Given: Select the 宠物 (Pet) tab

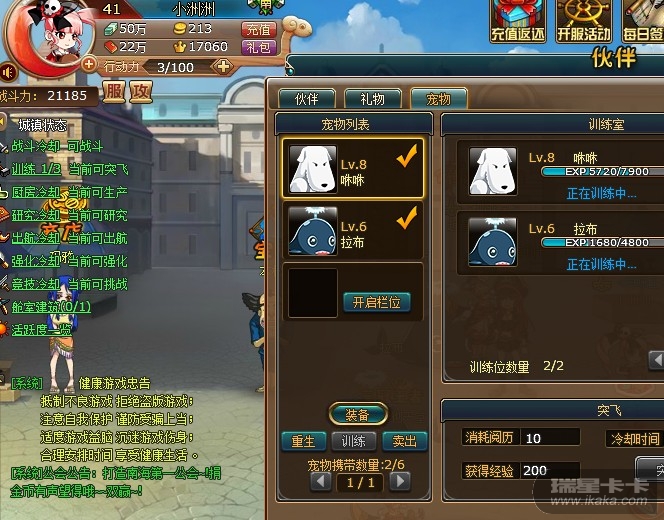Looking at the screenshot, I should coord(438,99).
